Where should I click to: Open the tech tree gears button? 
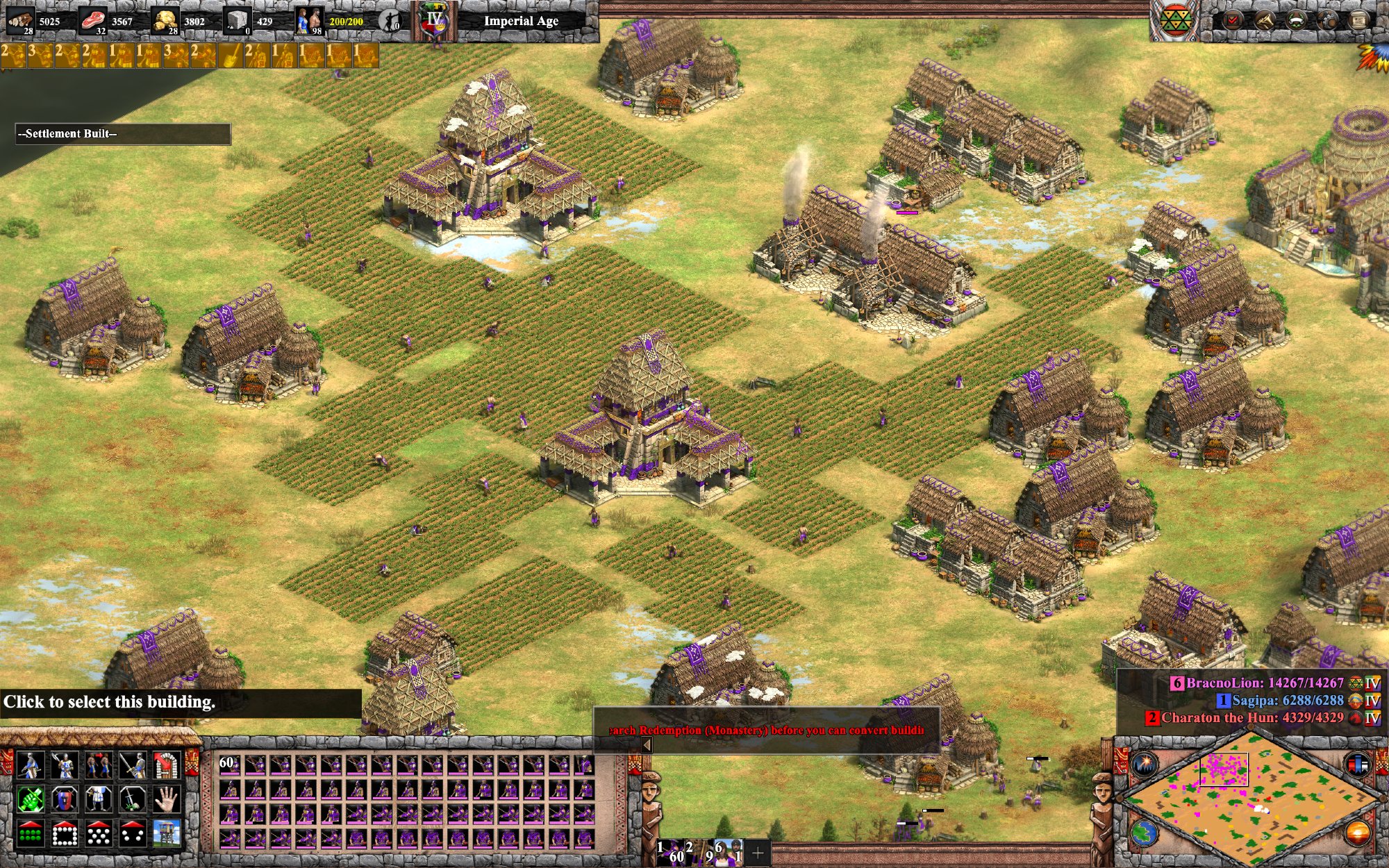click(1327, 20)
